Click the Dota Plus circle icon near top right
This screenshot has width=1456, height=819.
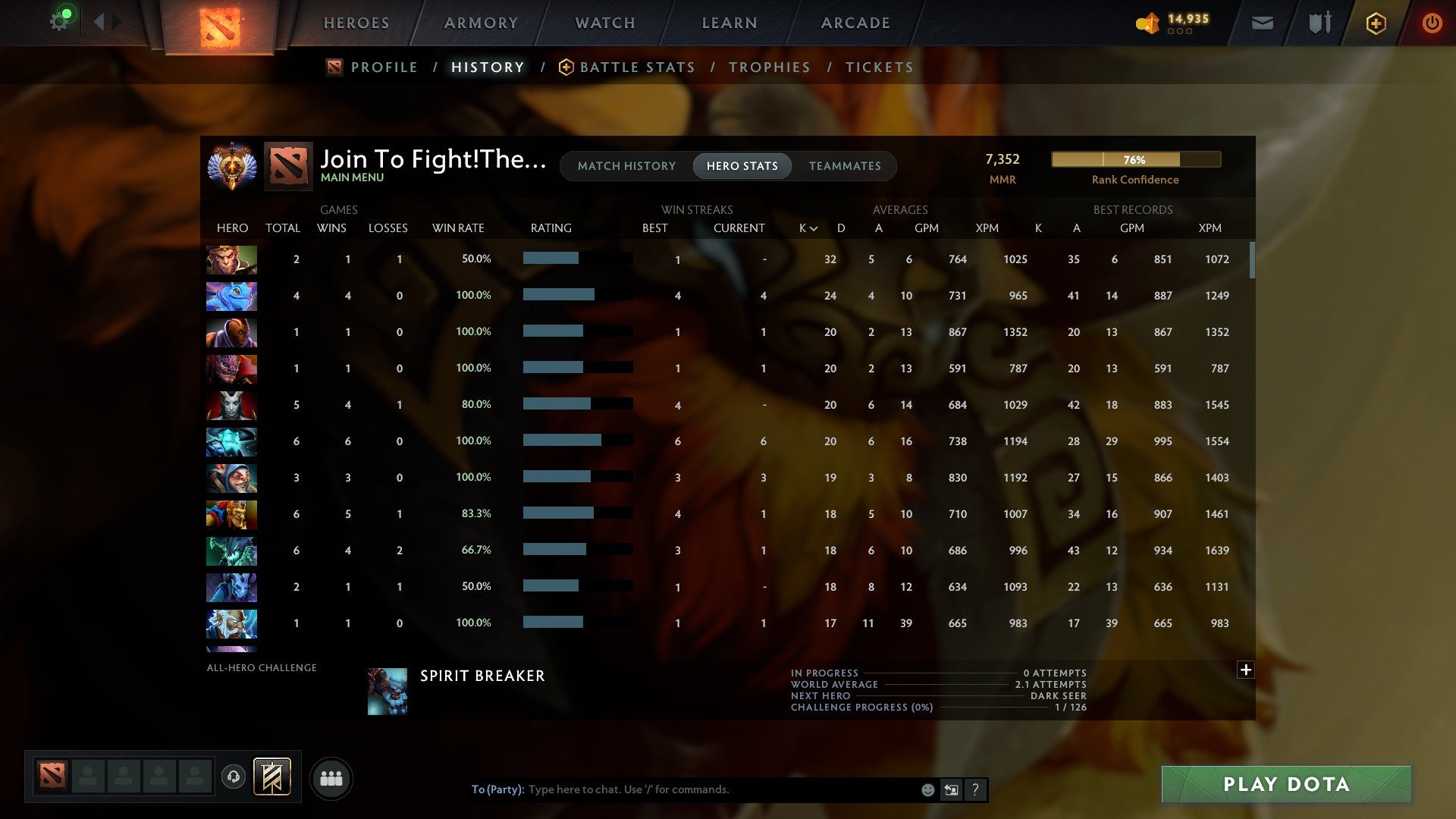coord(1376,23)
